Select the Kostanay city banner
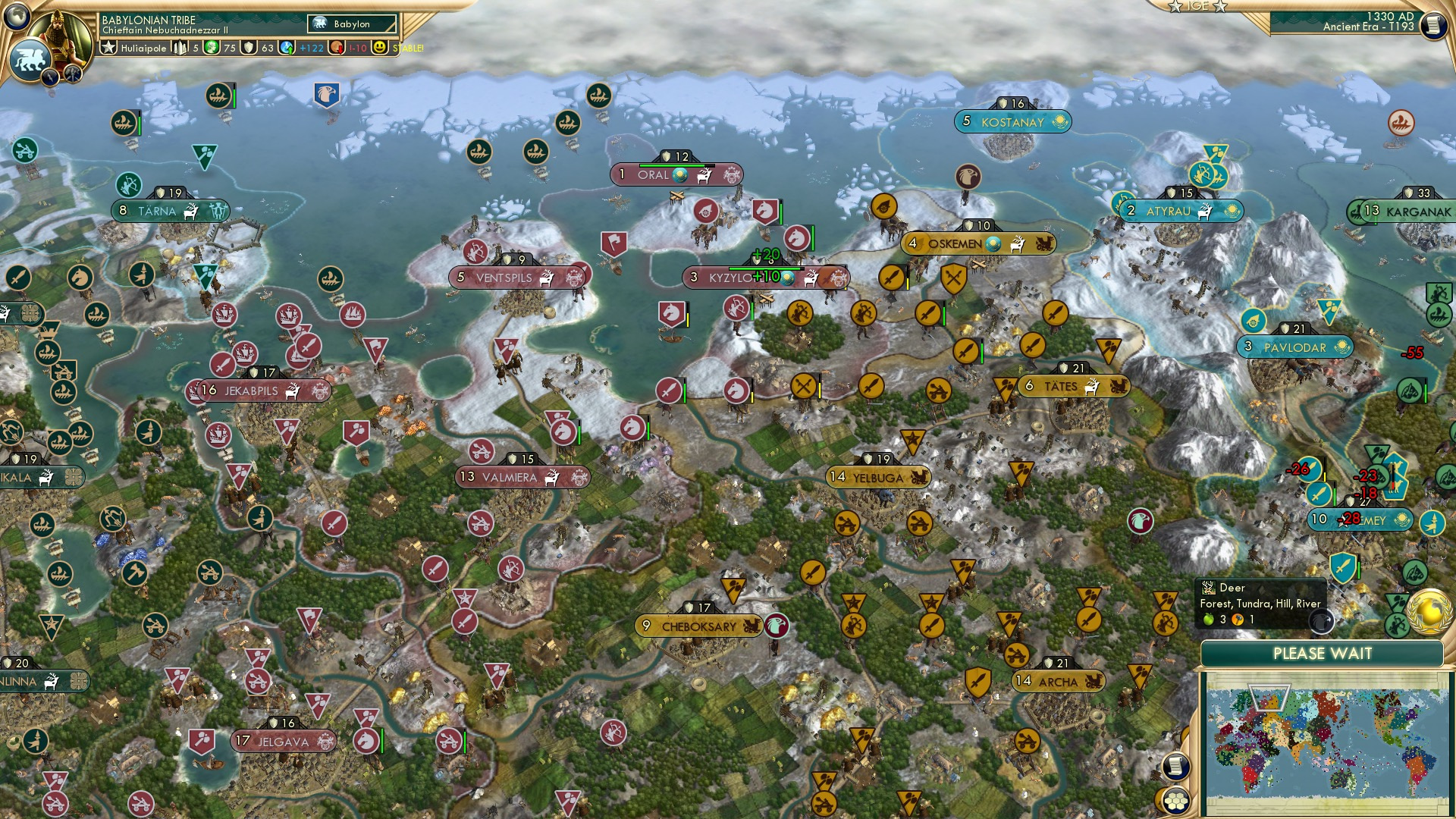Viewport: 1456px width, 819px height. pyautogui.click(x=1012, y=121)
